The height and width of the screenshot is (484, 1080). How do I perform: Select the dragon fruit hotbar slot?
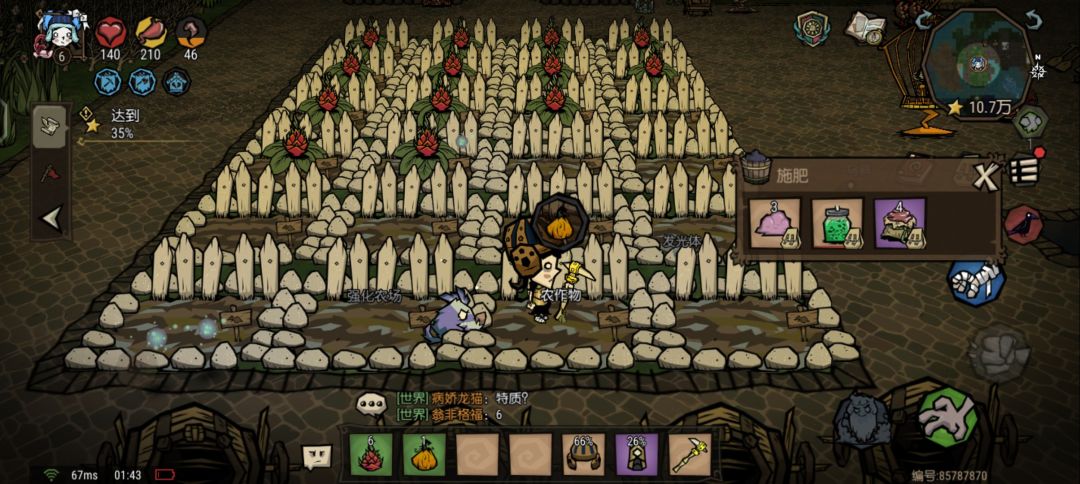point(370,453)
